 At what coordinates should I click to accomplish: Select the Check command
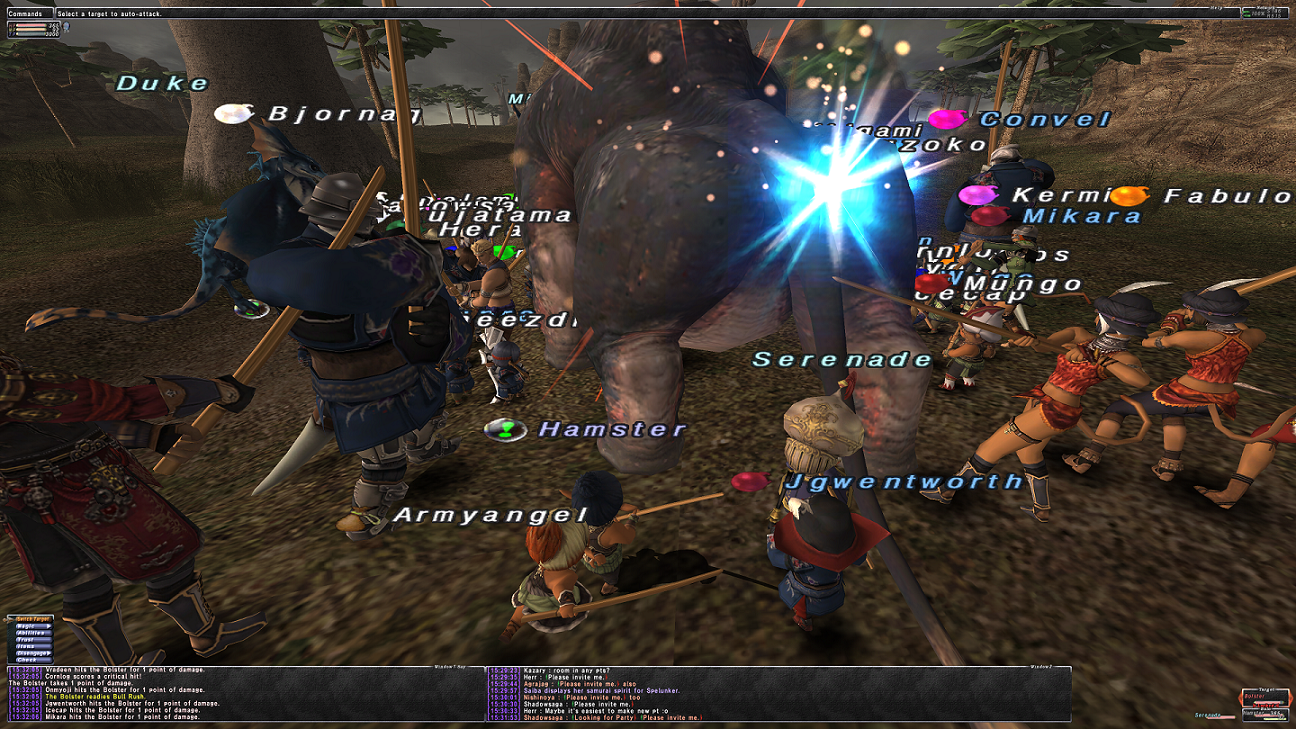tap(28, 660)
